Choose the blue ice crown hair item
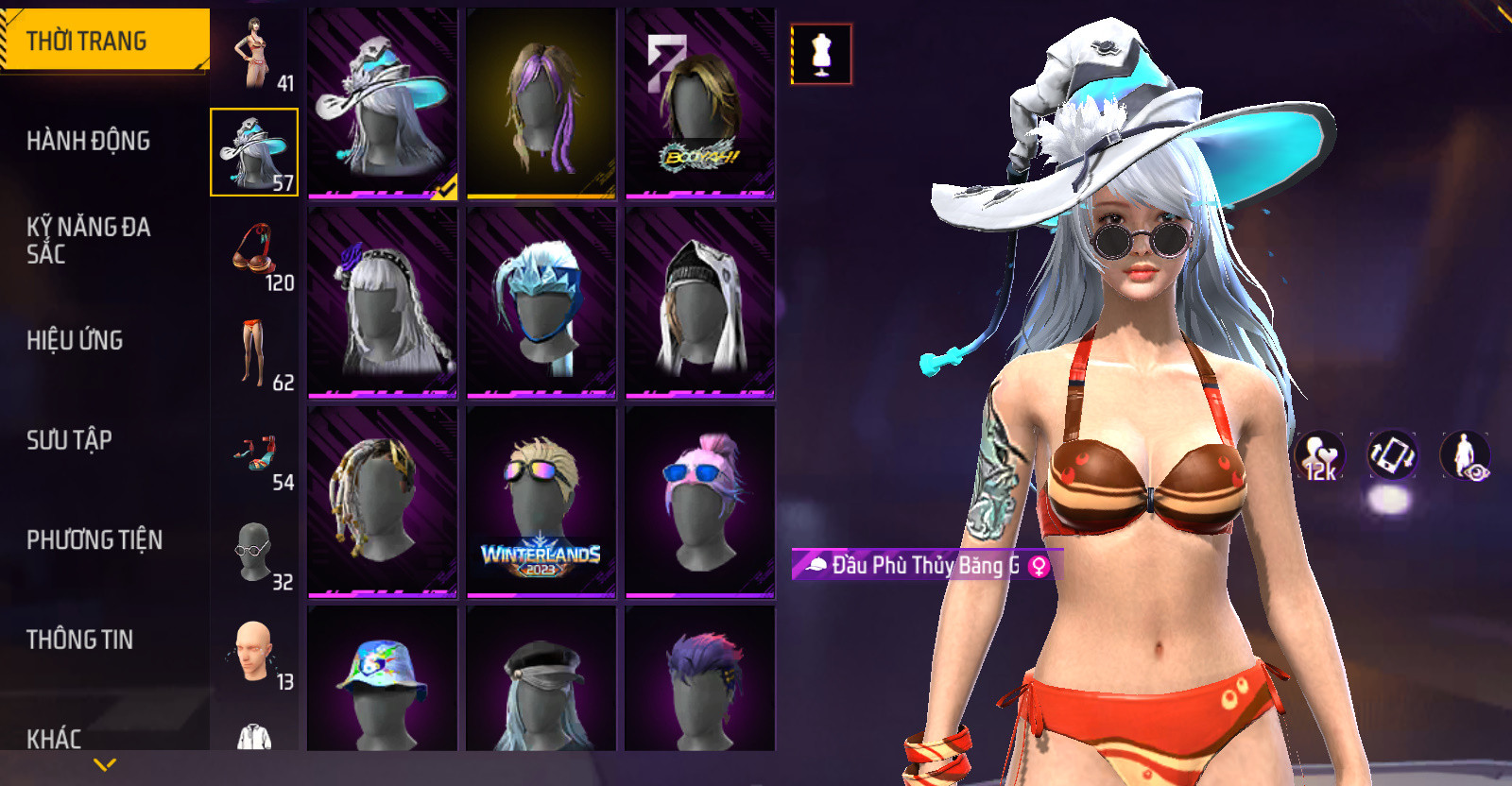The width and height of the screenshot is (1512, 786). pos(541,303)
